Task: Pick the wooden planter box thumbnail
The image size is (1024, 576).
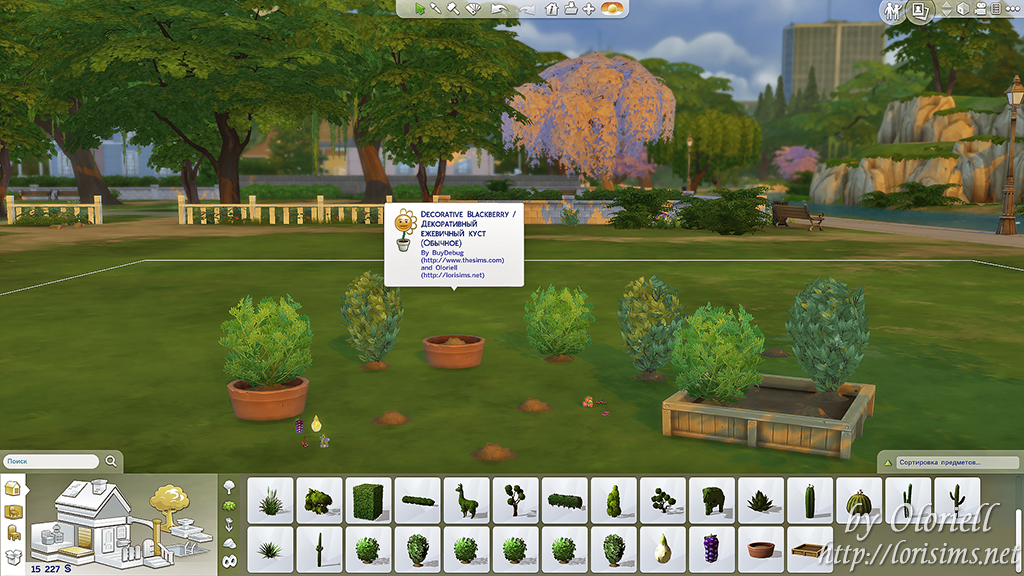Action: pyautogui.click(x=810, y=548)
